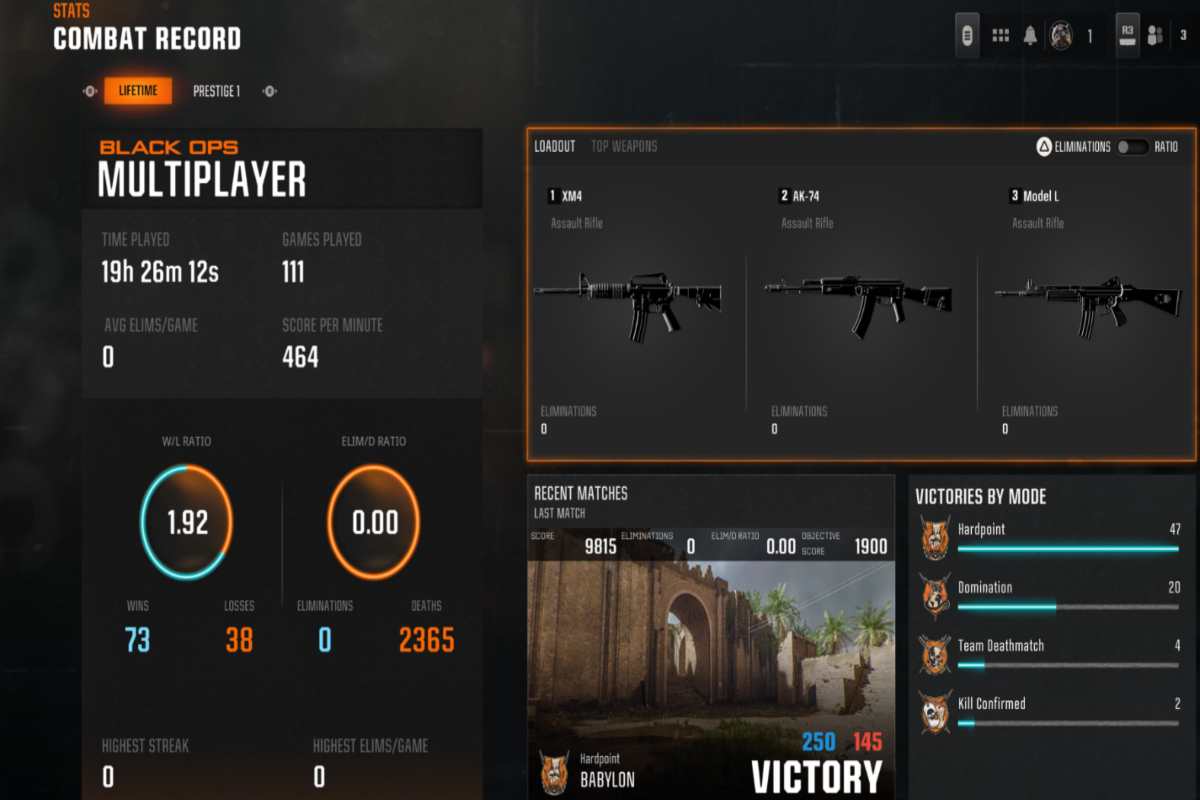This screenshot has height=800, width=1200.
Task: Open the notifications bell
Action: (1030, 36)
